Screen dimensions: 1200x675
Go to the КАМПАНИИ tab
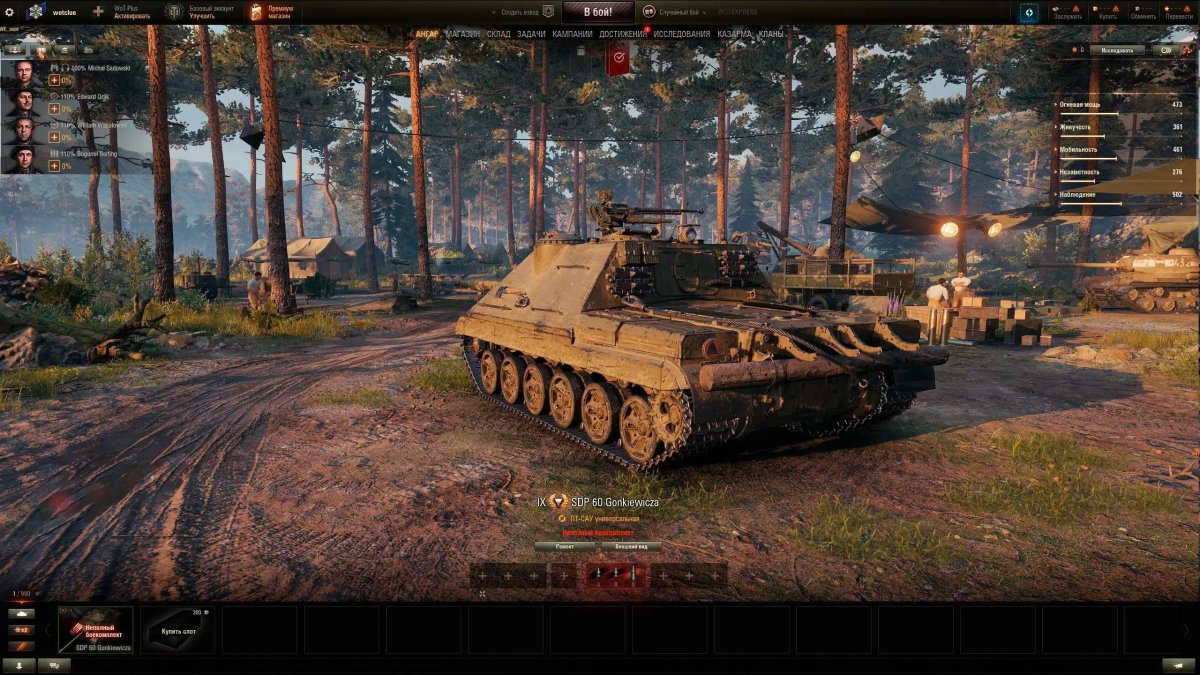[572, 34]
